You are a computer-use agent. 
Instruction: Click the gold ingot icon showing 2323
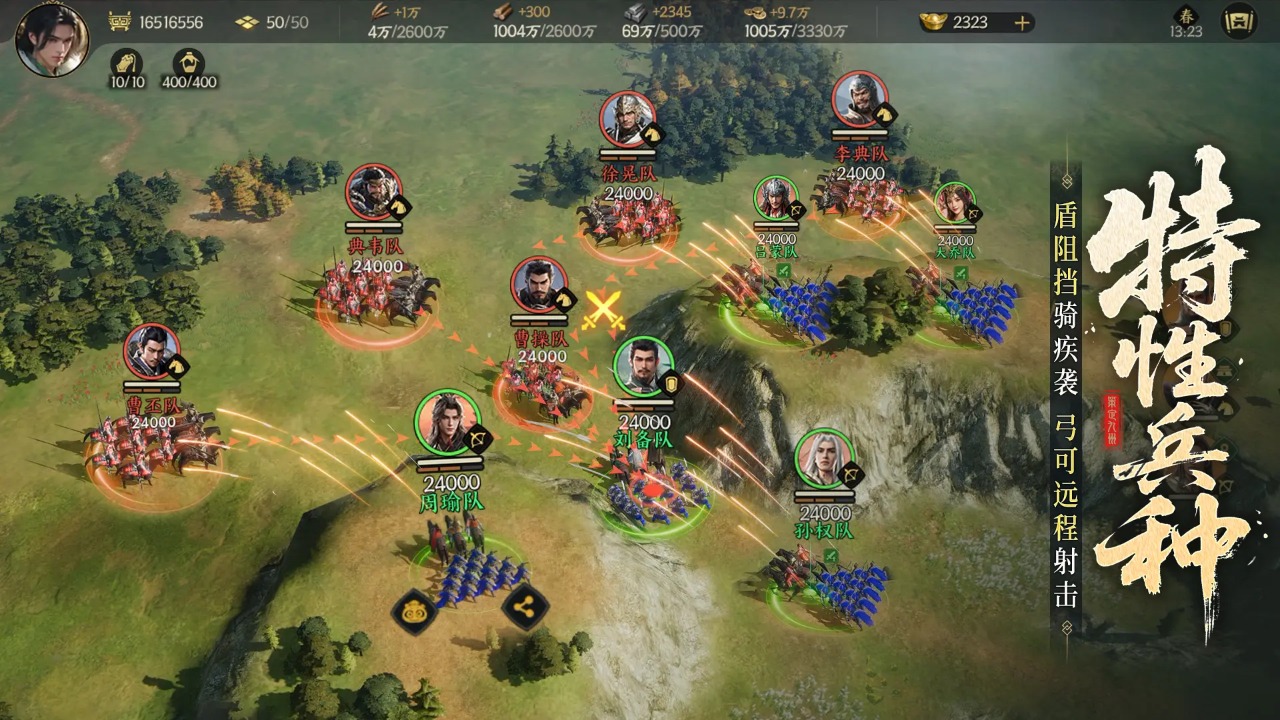pos(933,22)
